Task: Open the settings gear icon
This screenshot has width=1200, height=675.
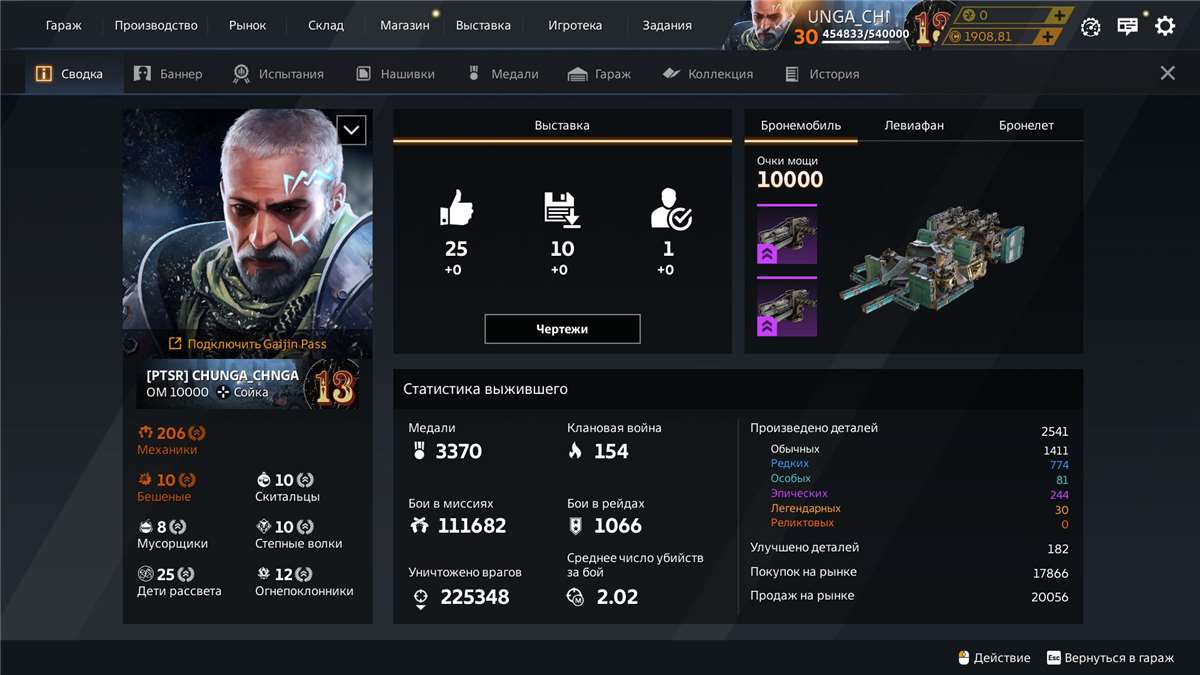Action: [1165, 26]
